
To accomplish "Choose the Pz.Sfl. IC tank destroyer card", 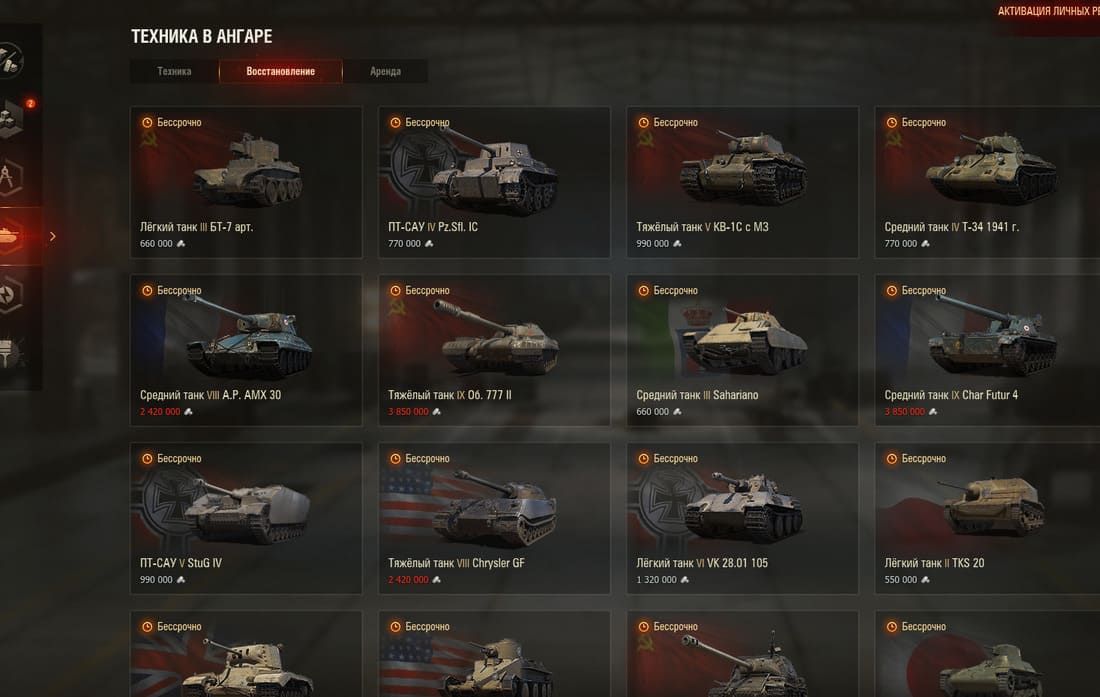I will click(494, 182).
